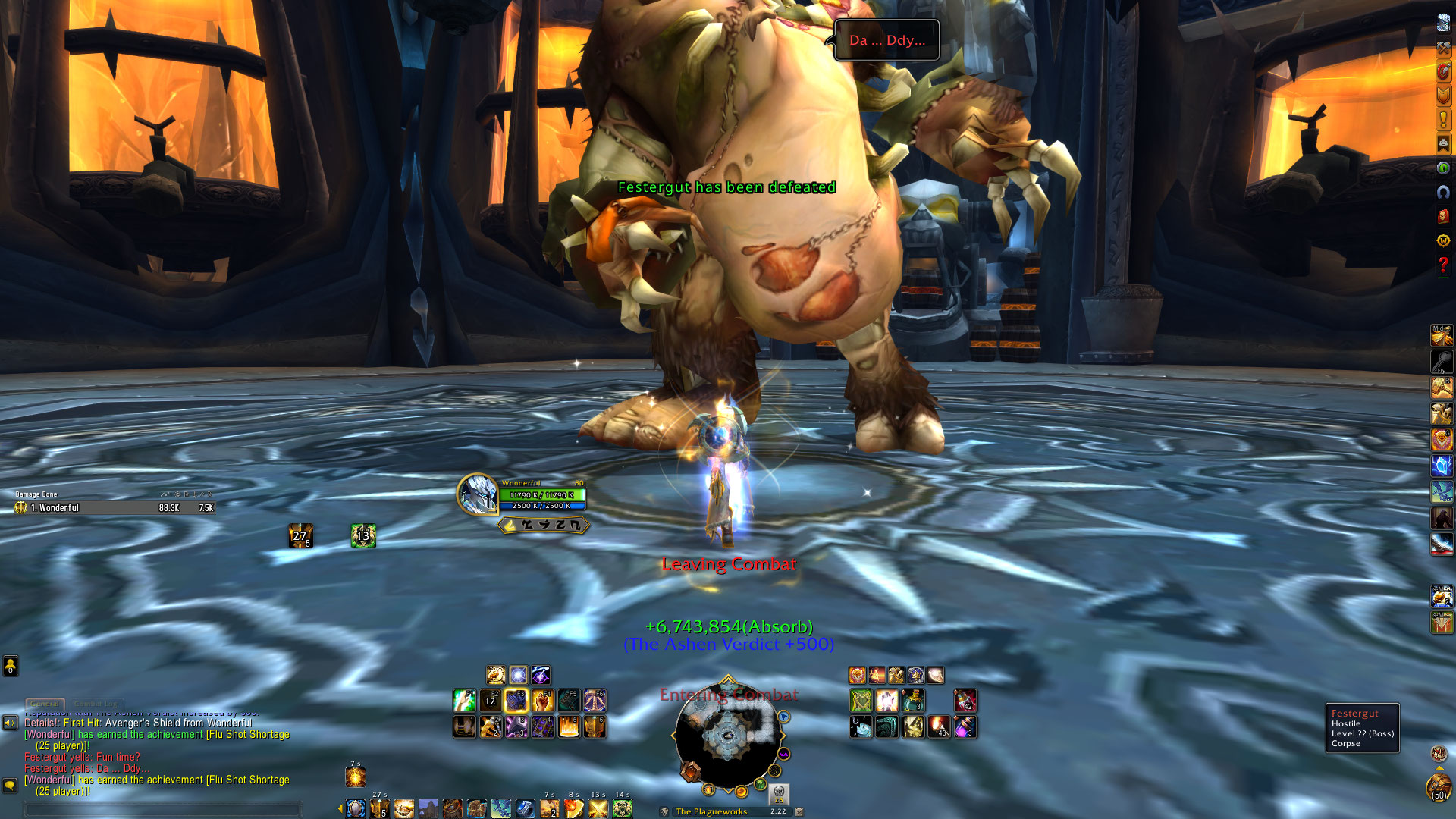This screenshot has width=1456, height=819.
Task: Click the 25-player skull difficulty icon
Action: click(x=779, y=794)
